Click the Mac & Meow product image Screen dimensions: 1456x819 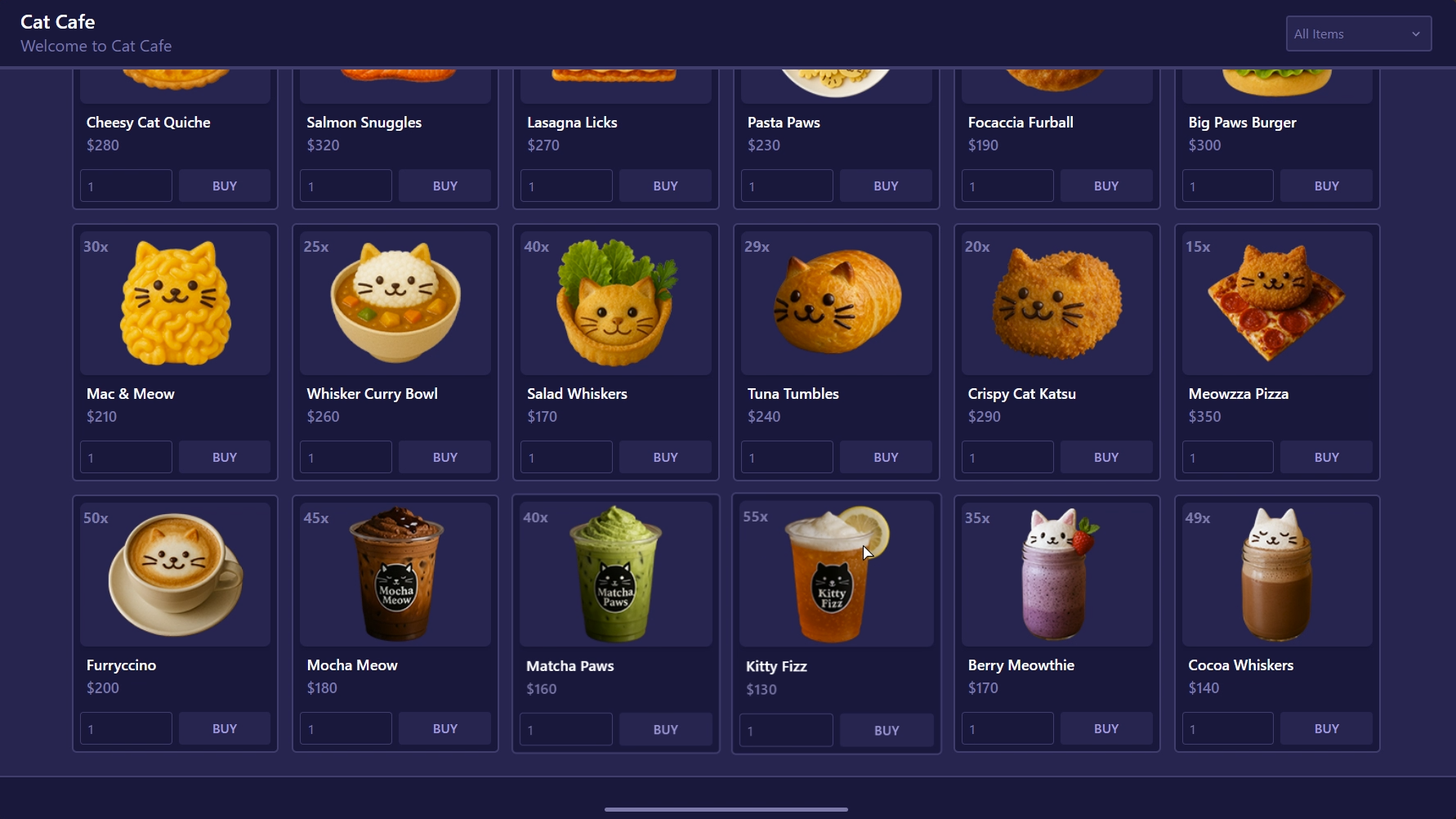coord(174,302)
